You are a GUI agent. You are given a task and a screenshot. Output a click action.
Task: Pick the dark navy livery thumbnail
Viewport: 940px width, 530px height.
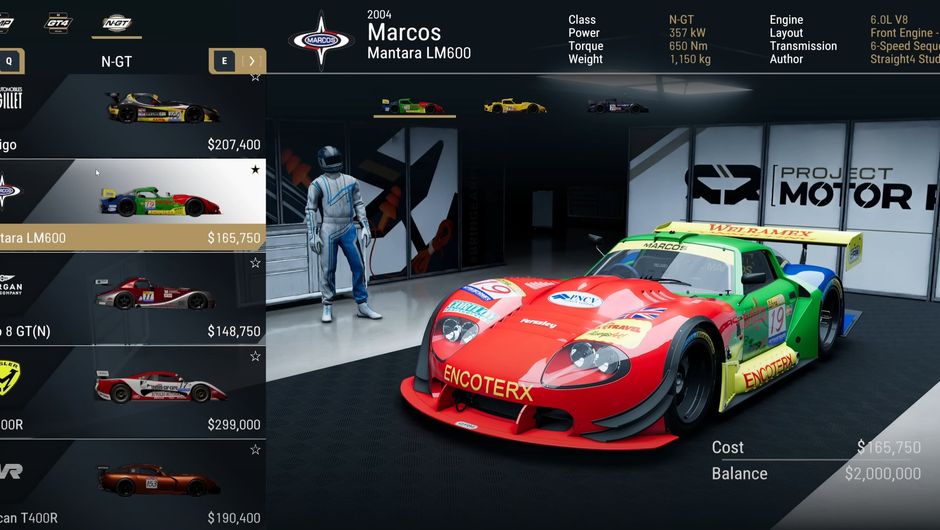pyautogui.click(x=617, y=105)
